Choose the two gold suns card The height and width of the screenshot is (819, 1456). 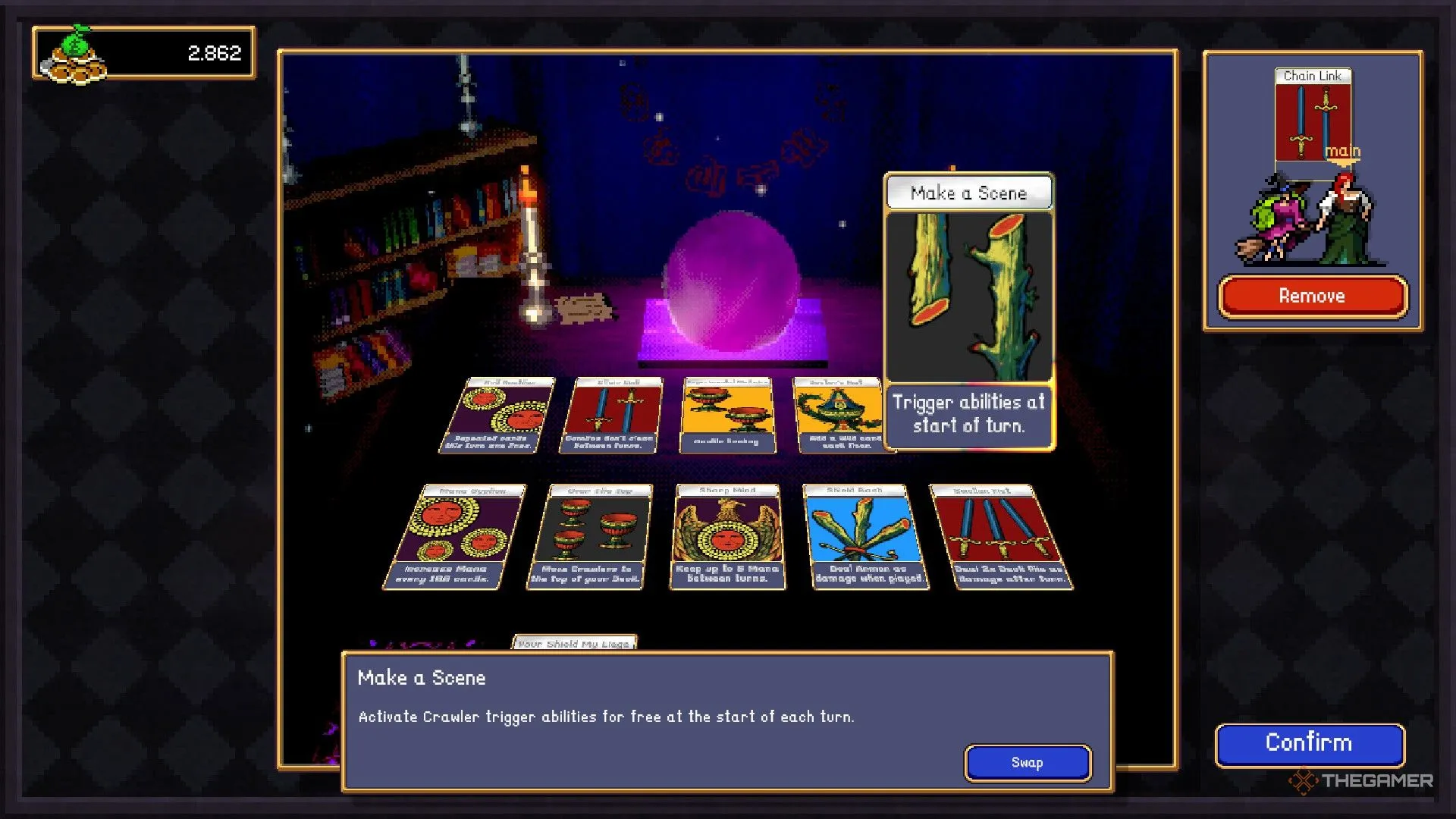(497, 416)
